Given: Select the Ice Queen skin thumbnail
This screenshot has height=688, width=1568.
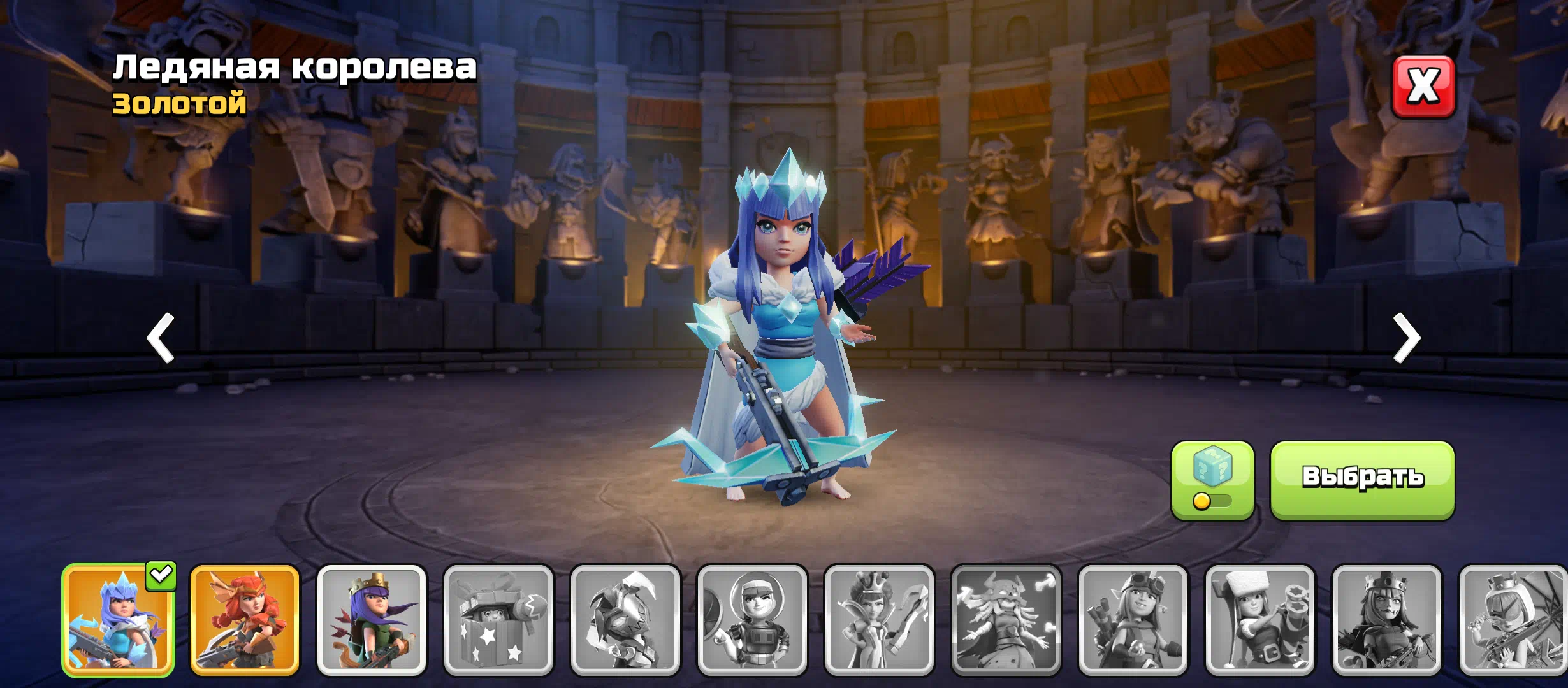Looking at the screenshot, I should coord(119,620).
